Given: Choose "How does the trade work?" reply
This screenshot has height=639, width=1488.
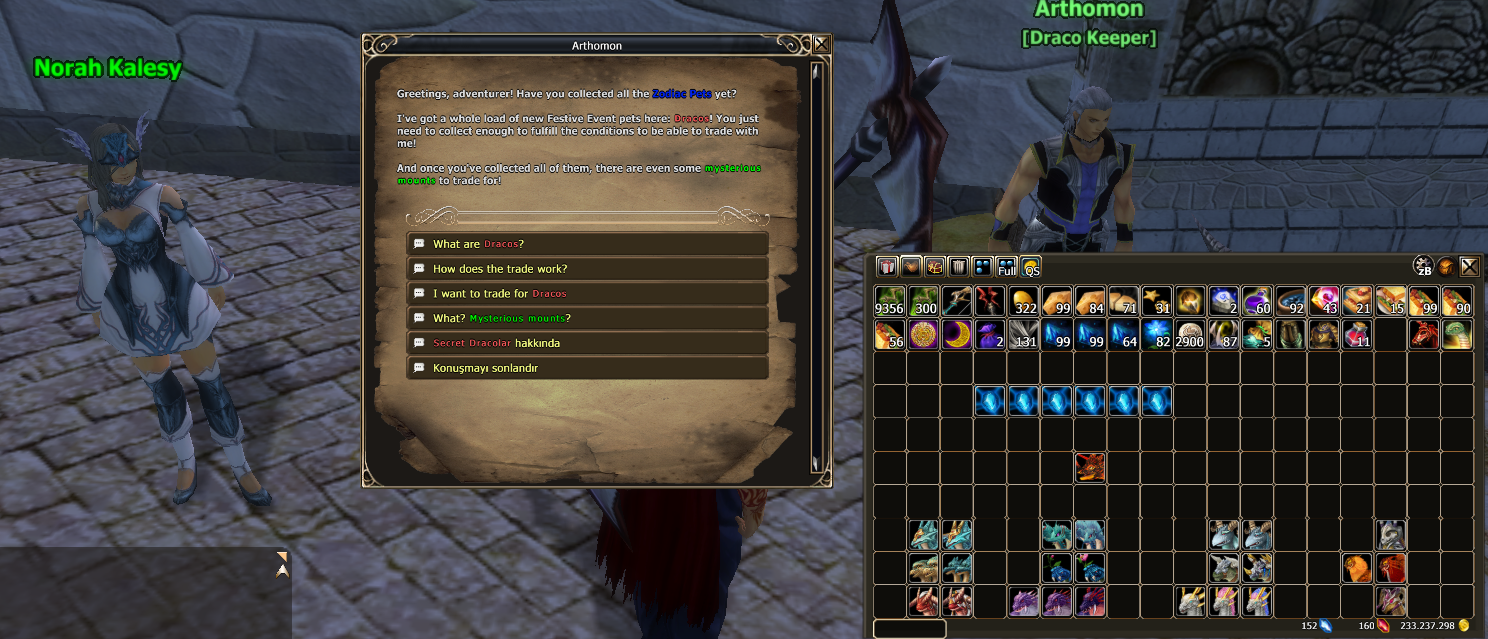Looking at the screenshot, I should (587, 269).
